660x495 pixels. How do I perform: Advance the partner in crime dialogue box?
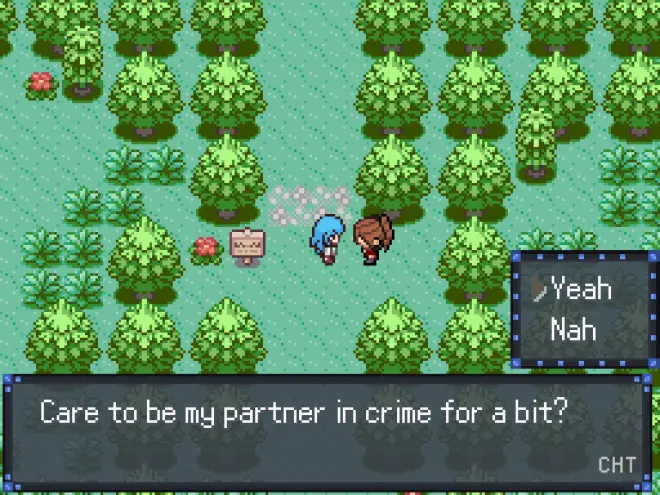[x=329, y=432]
